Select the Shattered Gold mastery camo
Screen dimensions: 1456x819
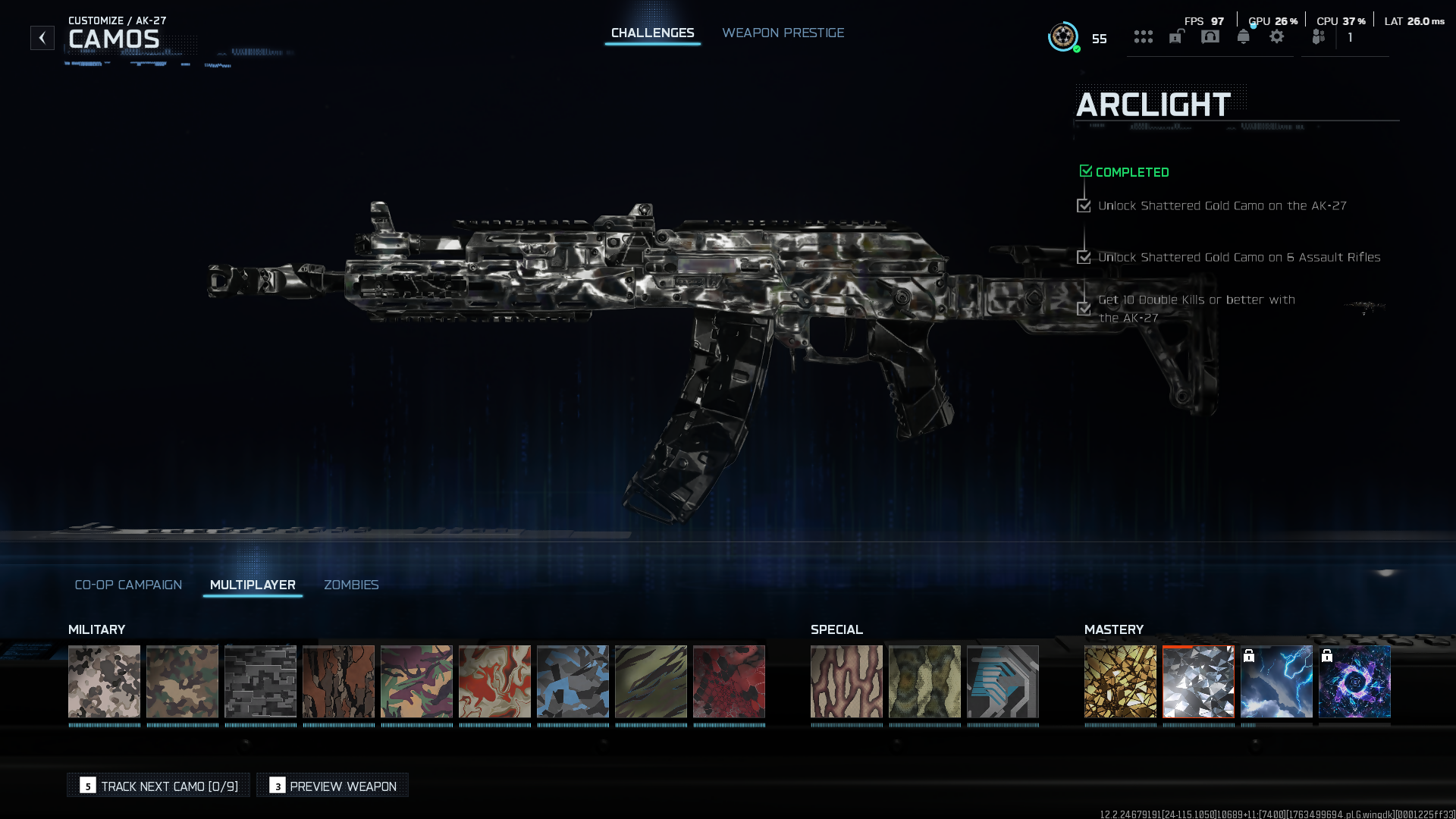(x=1120, y=681)
